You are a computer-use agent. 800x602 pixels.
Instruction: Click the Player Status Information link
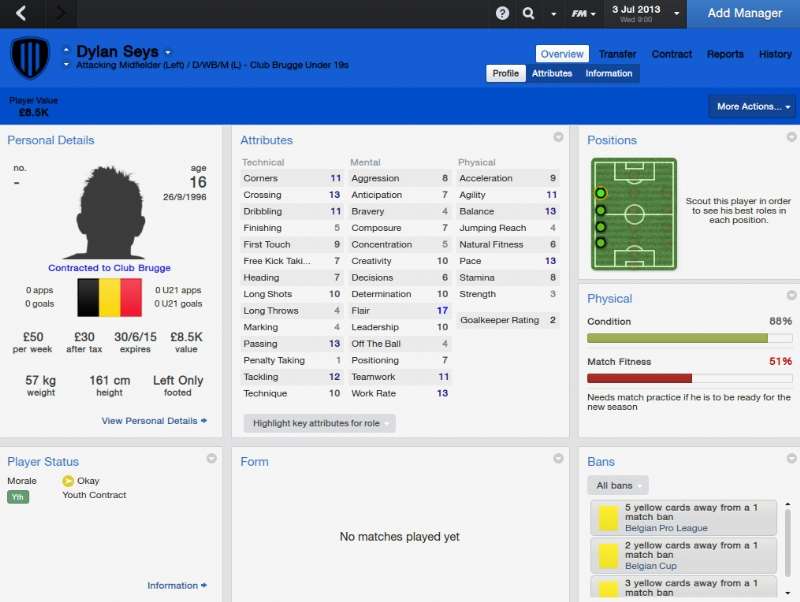coord(177,585)
